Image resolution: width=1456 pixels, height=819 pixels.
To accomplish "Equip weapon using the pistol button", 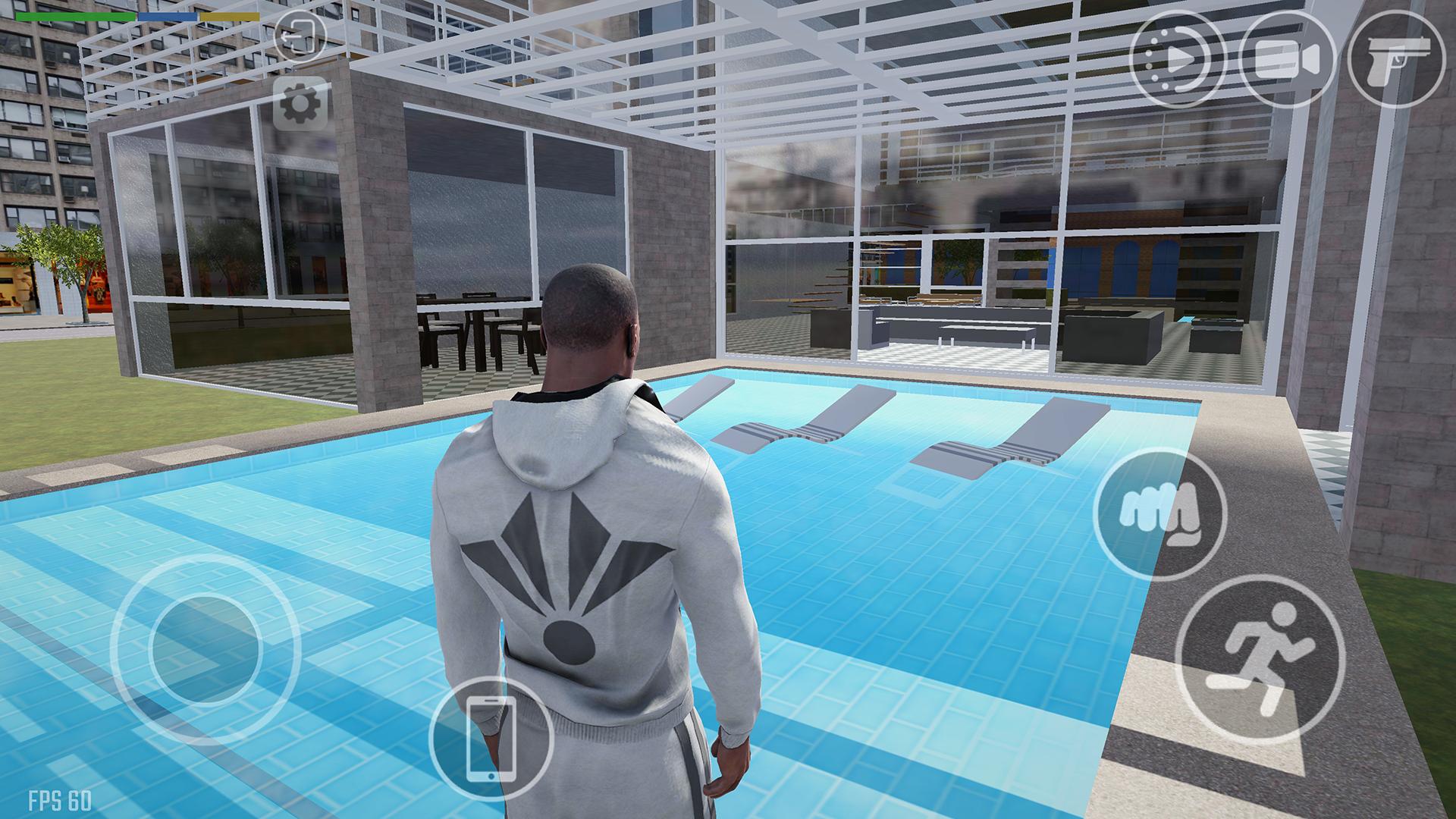I will tap(1397, 60).
